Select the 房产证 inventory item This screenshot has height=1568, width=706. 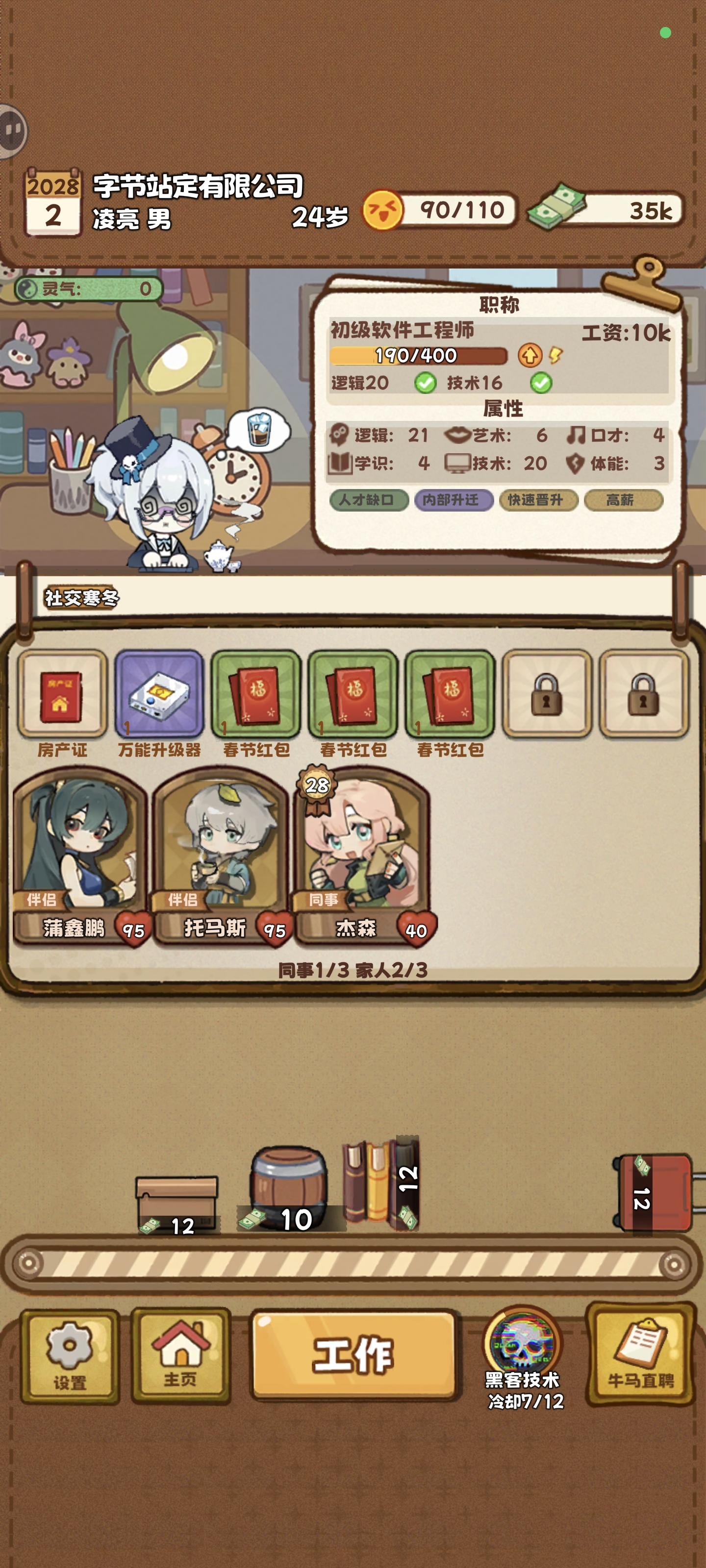point(61,700)
